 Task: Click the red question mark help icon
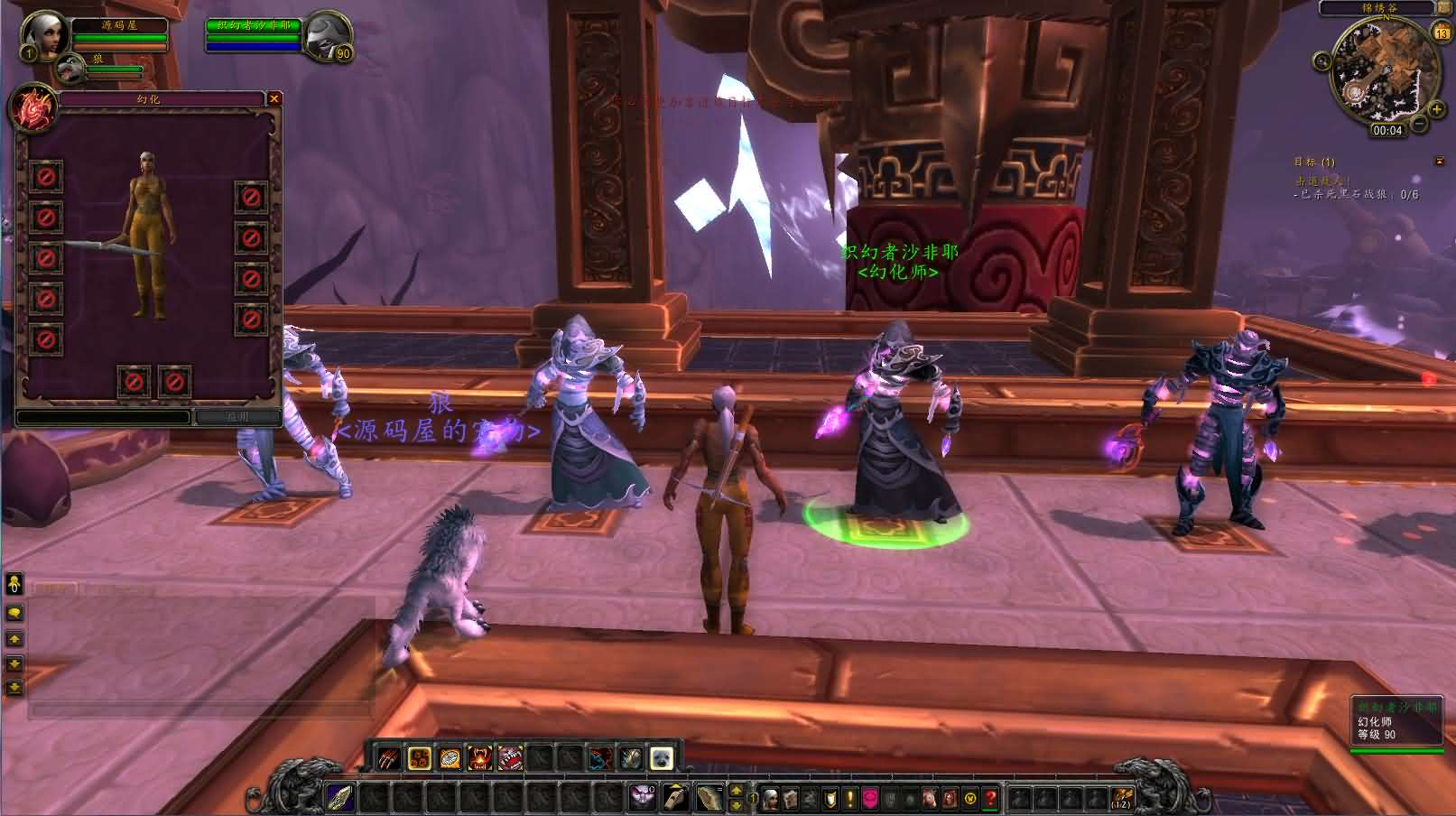[989, 794]
